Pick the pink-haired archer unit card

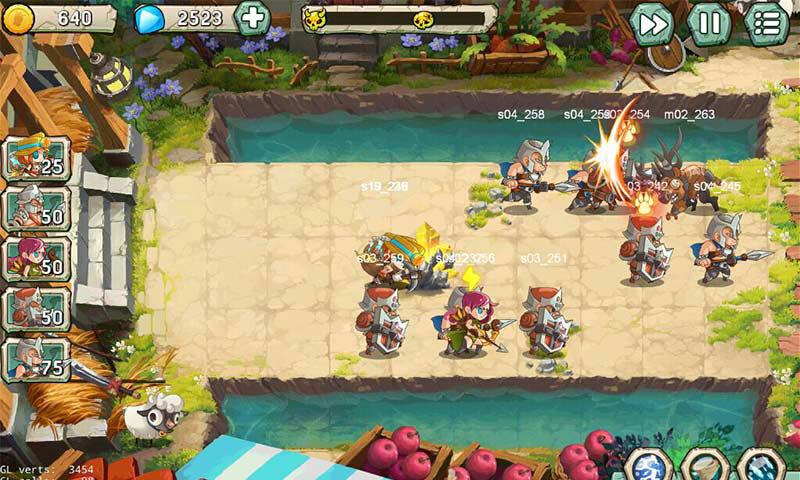point(36,258)
